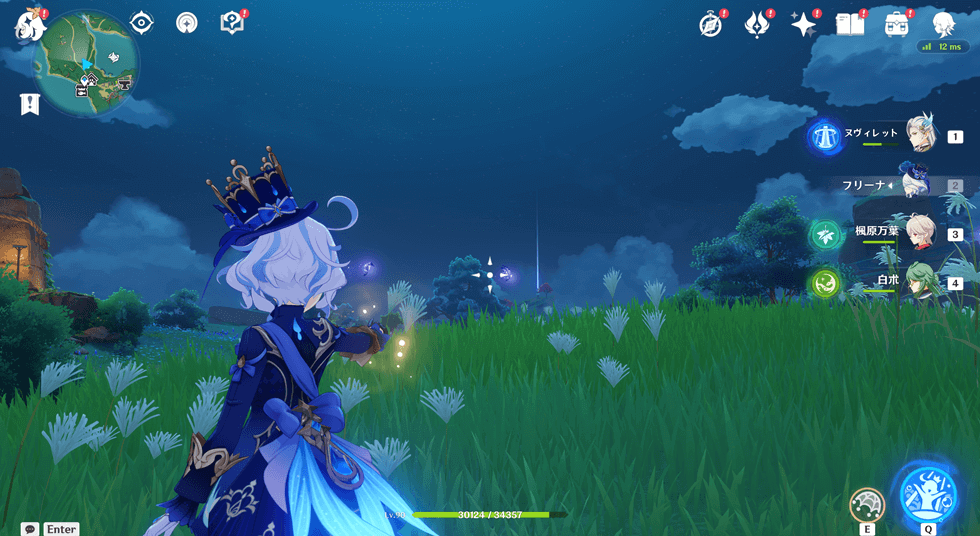Open the backpack inventory
980x536 pixels.
click(896, 25)
